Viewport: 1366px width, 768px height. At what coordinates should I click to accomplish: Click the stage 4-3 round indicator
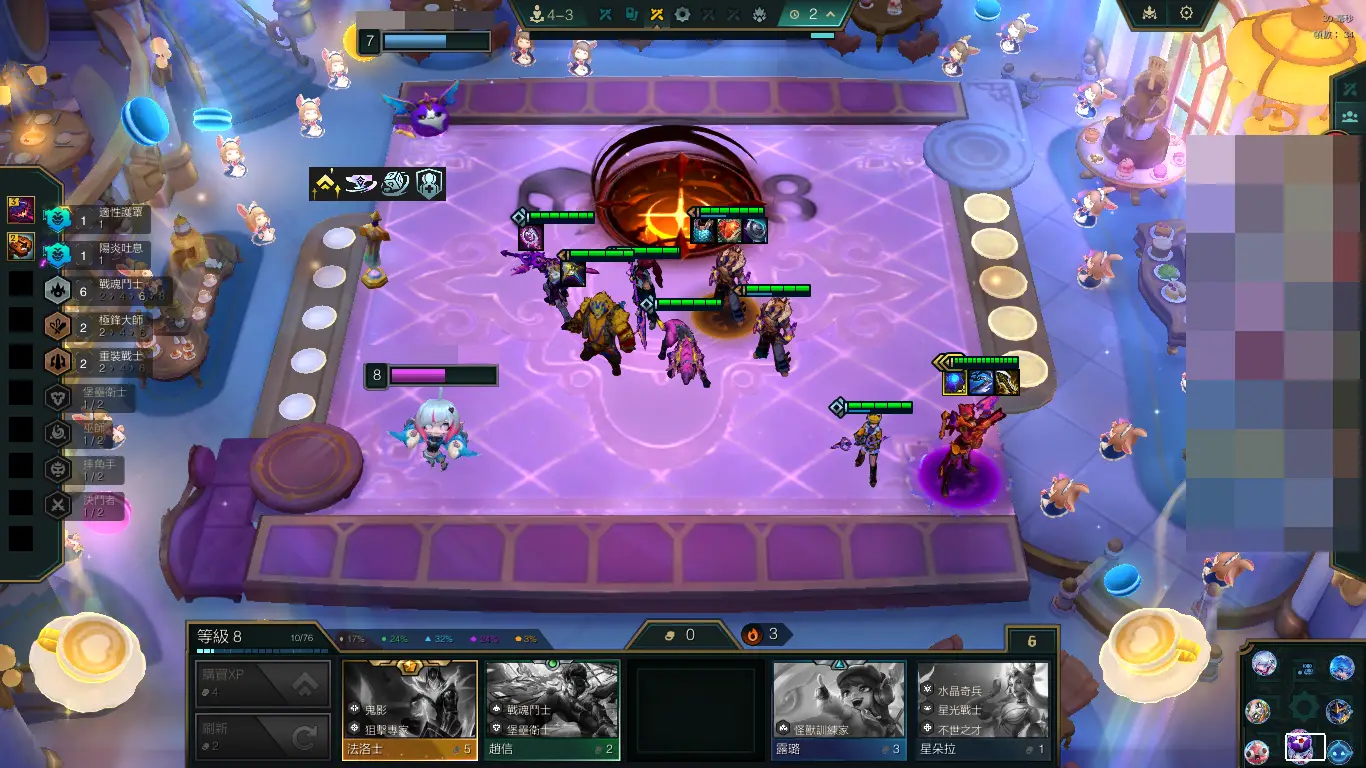point(551,14)
